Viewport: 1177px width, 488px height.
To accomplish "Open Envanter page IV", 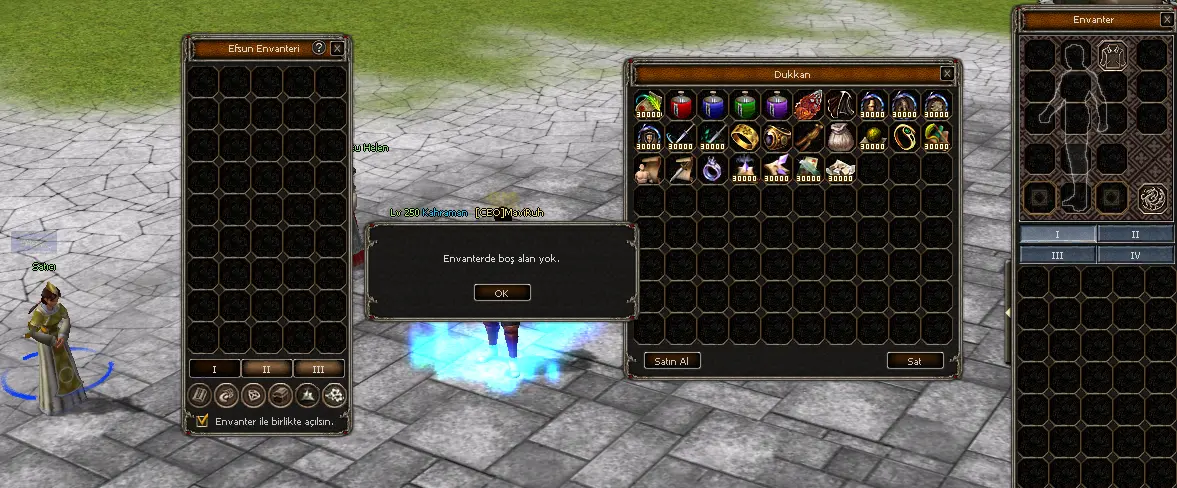I will (1135, 255).
